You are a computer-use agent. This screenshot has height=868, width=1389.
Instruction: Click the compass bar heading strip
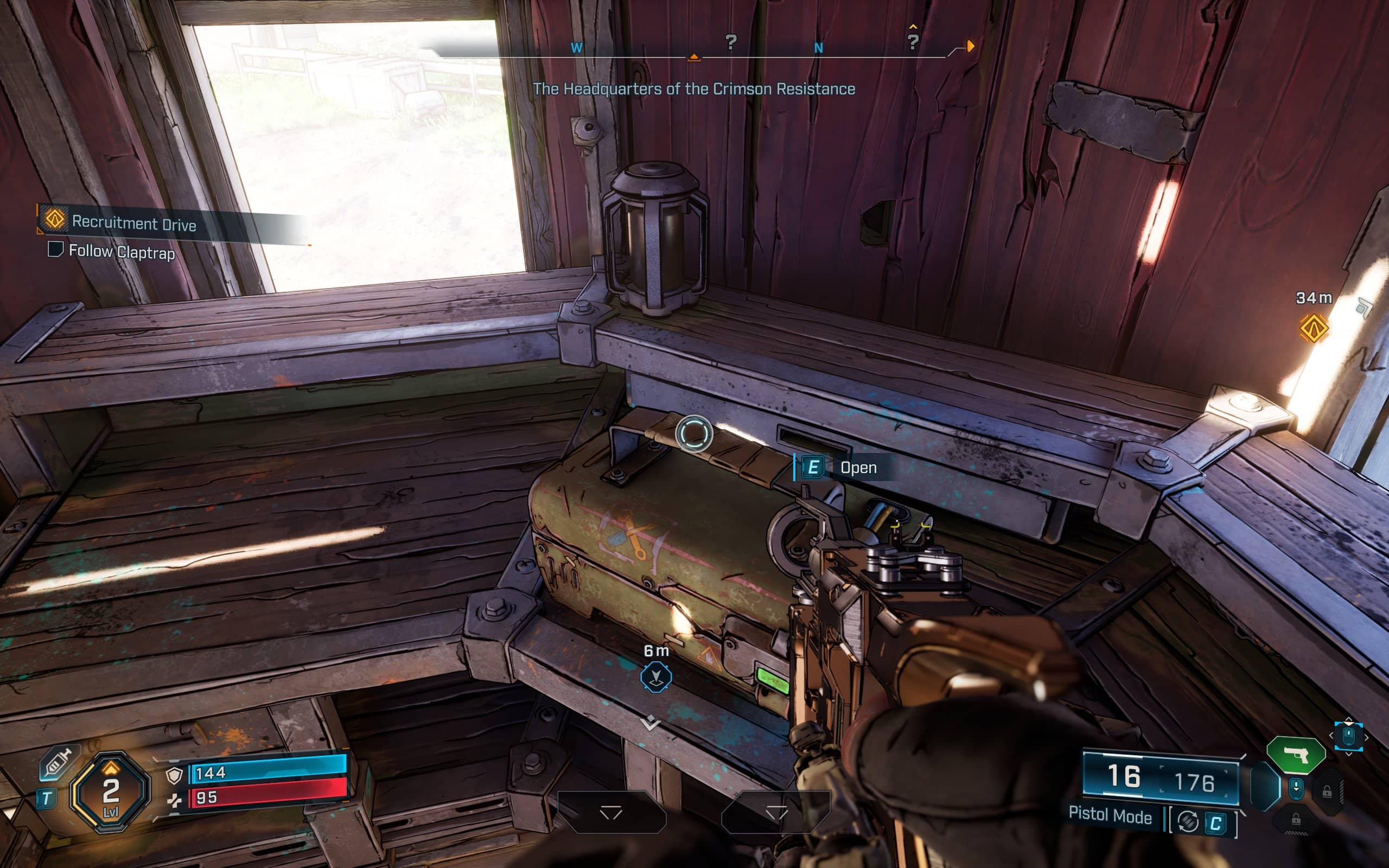click(x=694, y=48)
